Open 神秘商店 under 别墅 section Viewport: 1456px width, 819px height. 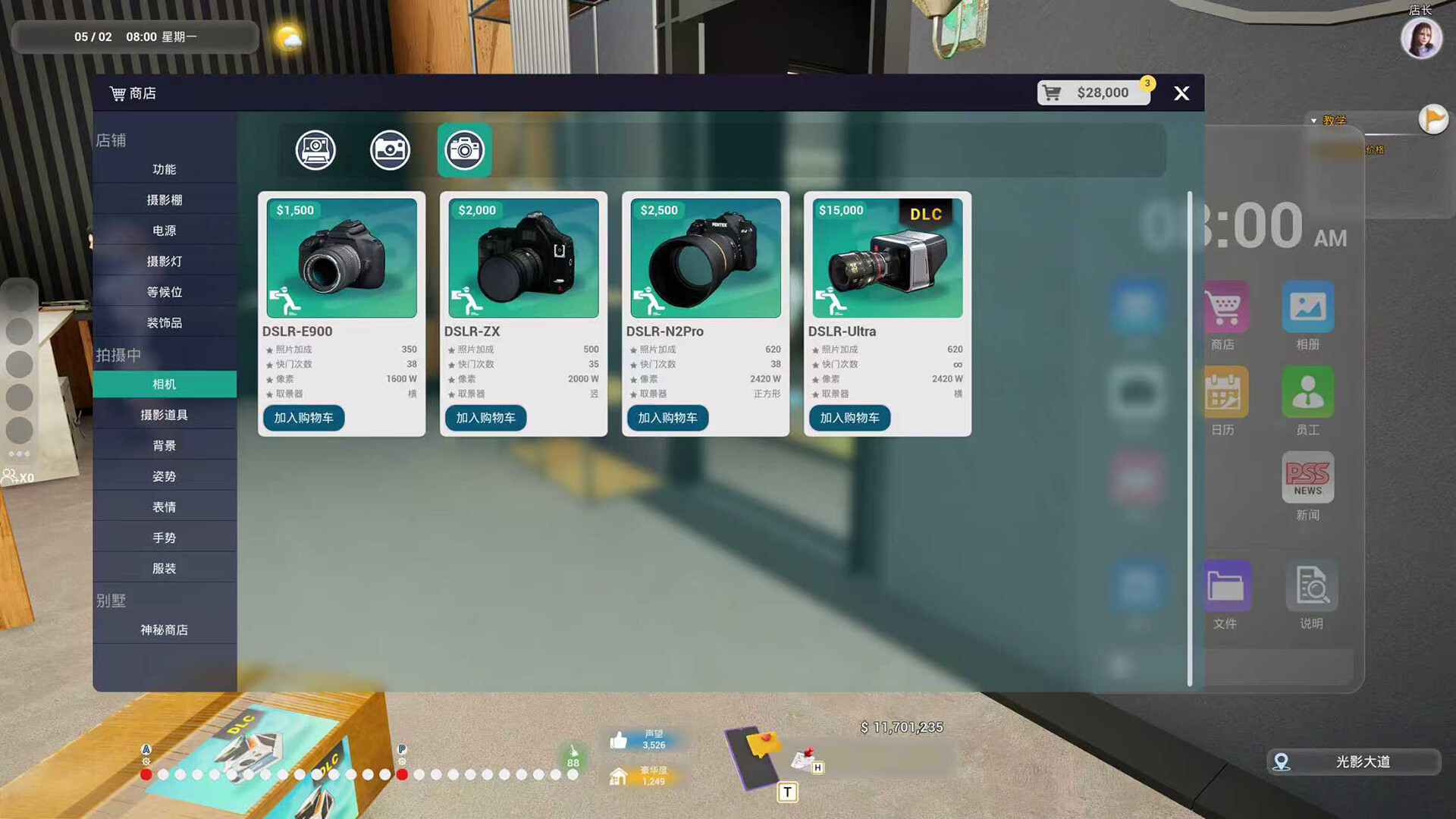[164, 629]
